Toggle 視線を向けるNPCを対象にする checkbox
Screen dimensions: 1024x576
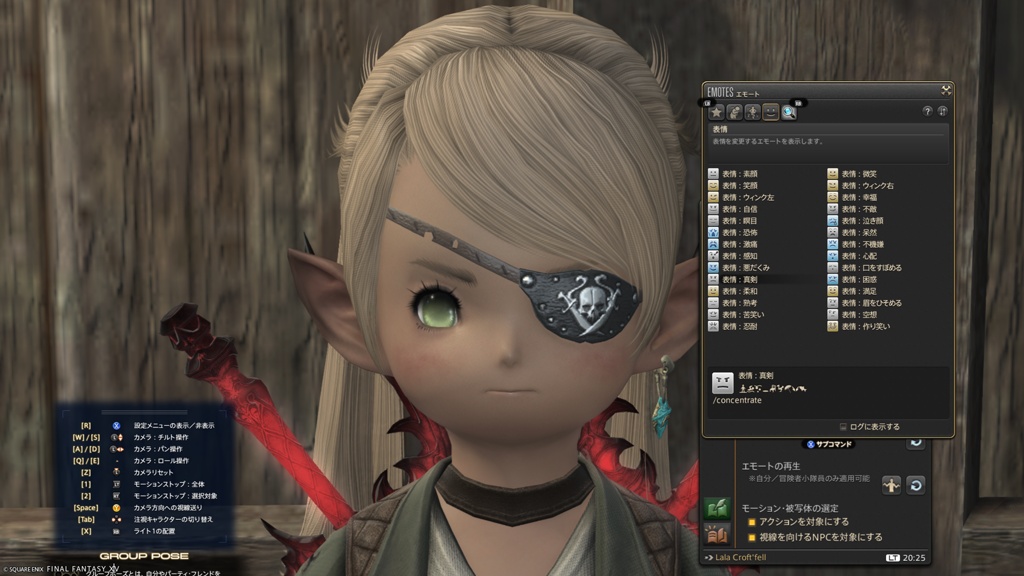pos(752,538)
